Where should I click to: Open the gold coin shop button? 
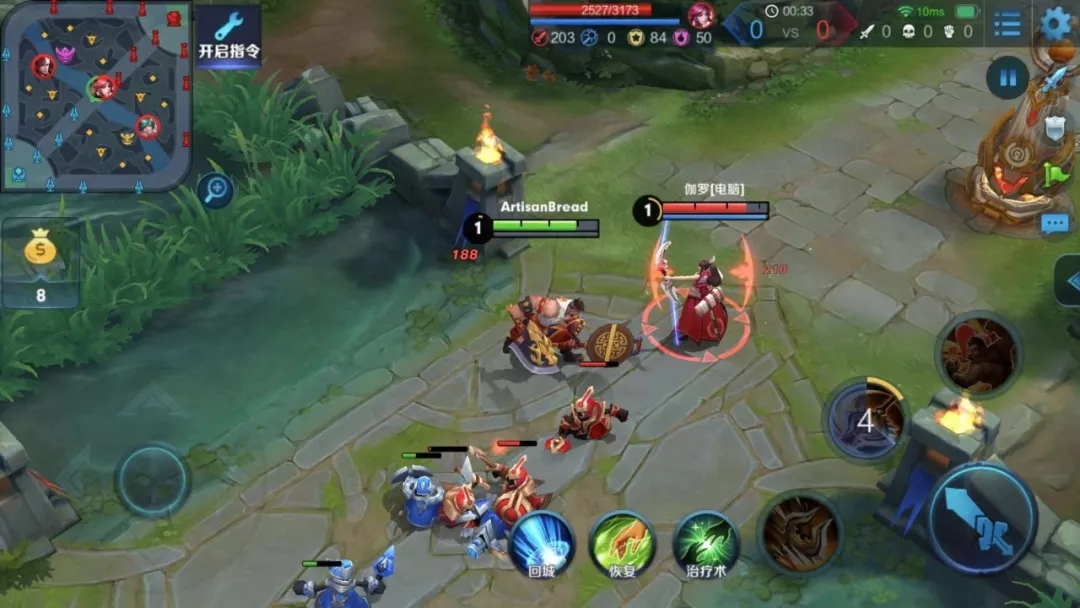point(40,263)
